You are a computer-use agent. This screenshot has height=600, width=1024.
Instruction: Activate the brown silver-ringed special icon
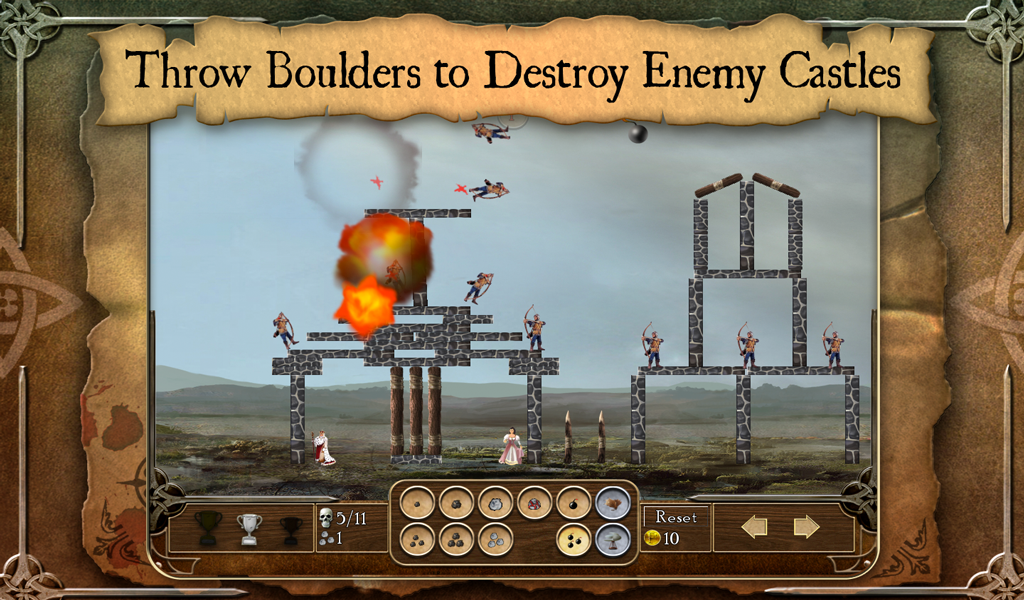click(613, 502)
